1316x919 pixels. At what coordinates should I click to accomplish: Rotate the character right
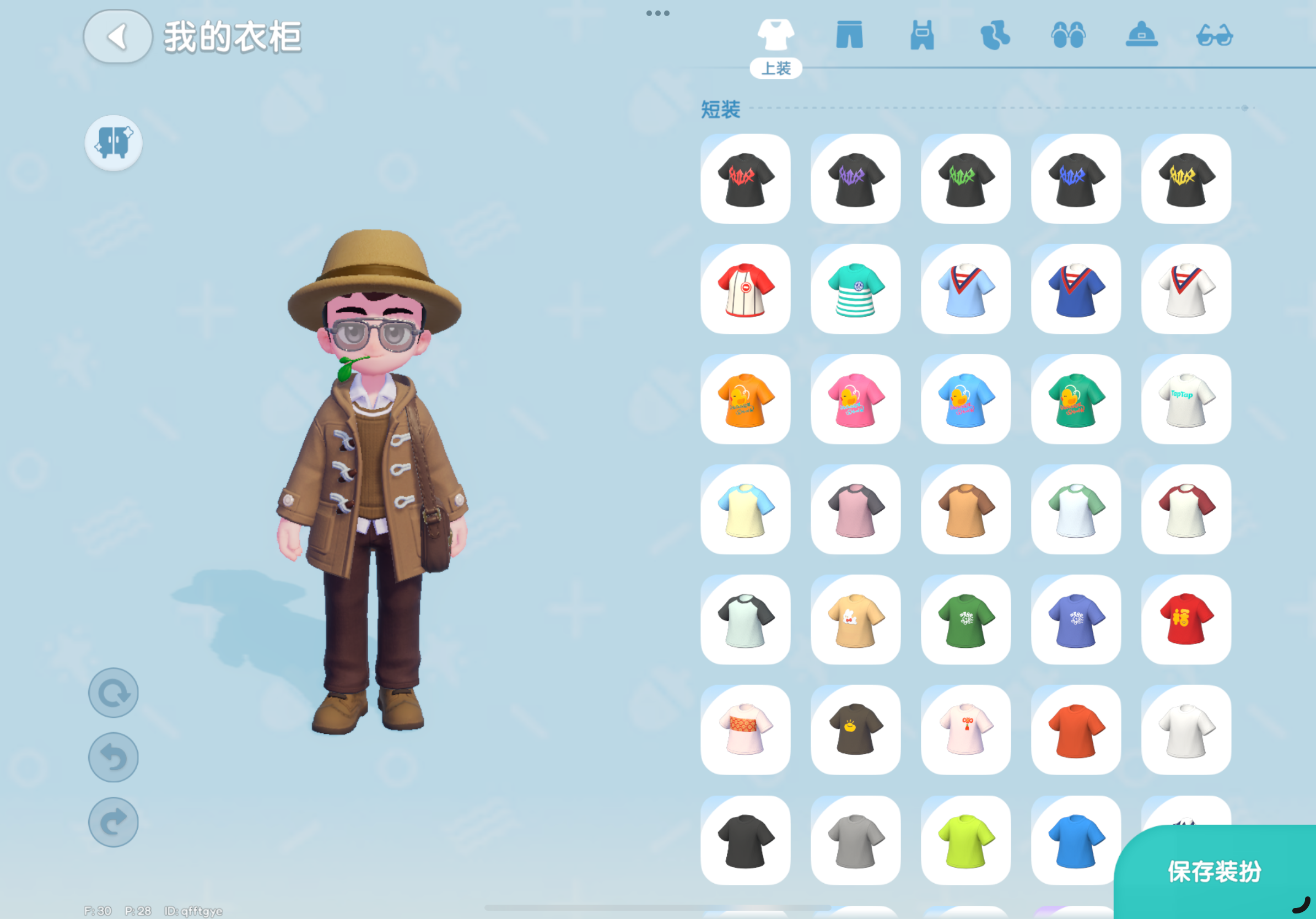tap(113, 821)
